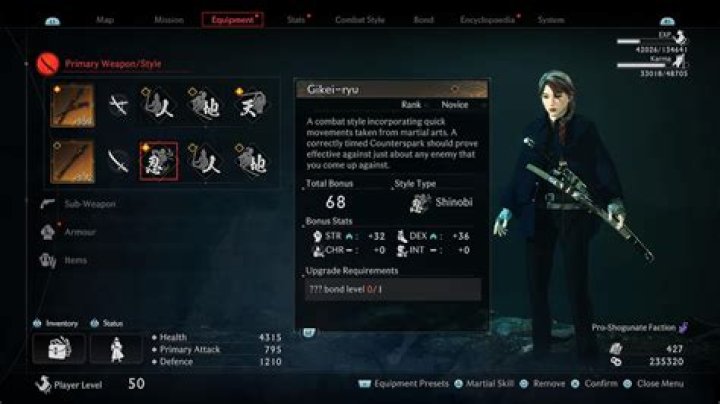Choose the Ten (天) combat style icon
Image resolution: width=720 pixels, height=404 pixels.
click(252, 105)
